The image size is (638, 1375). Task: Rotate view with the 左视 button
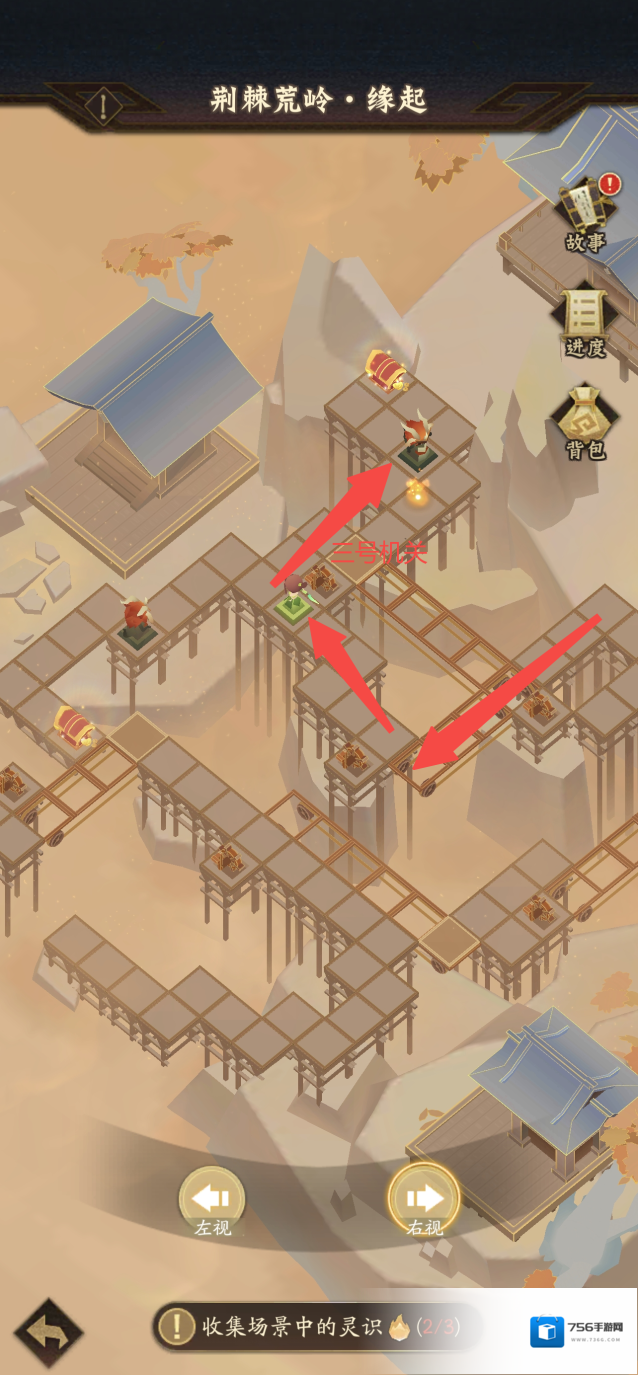point(212,1199)
